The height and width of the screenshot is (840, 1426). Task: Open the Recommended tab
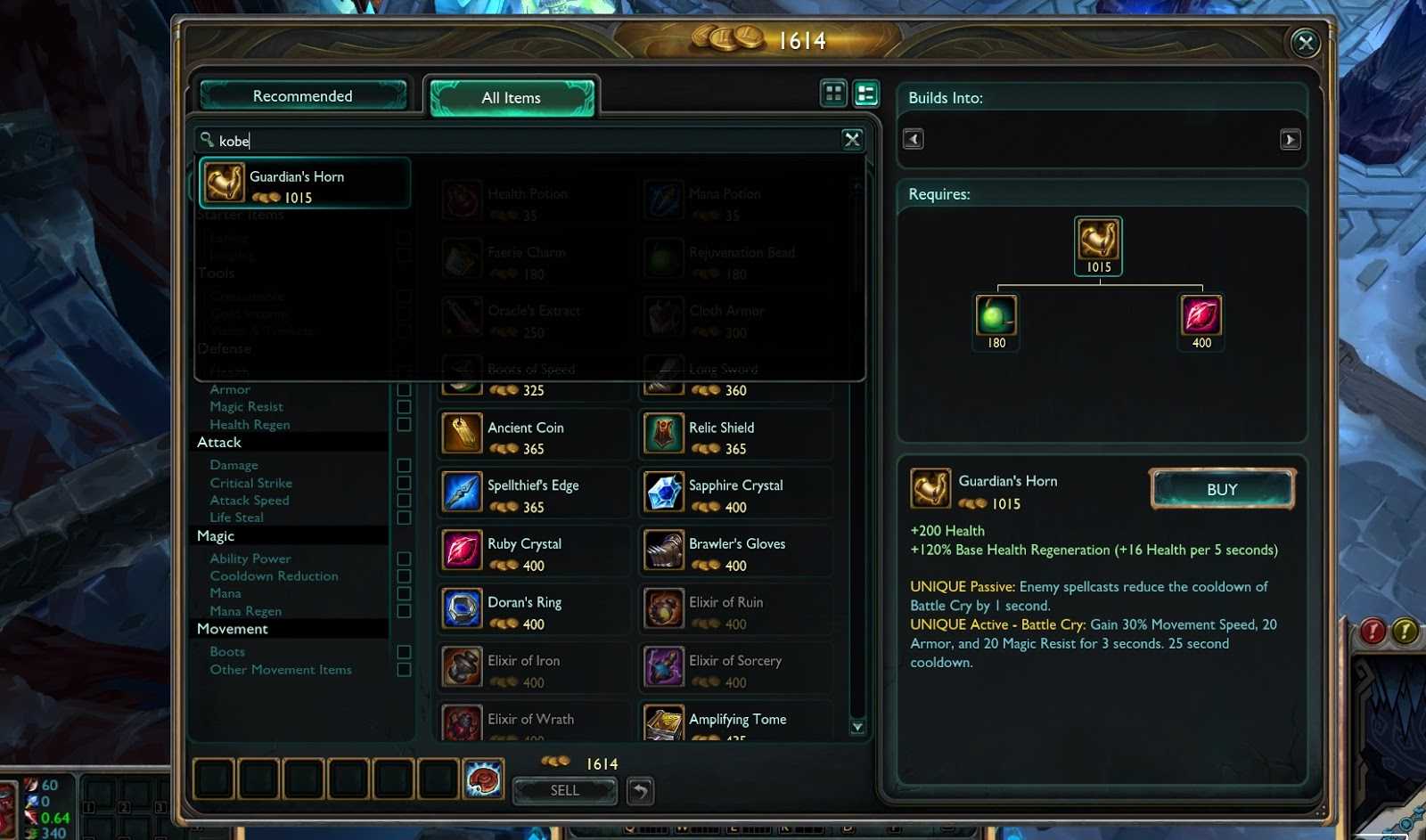(x=302, y=95)
